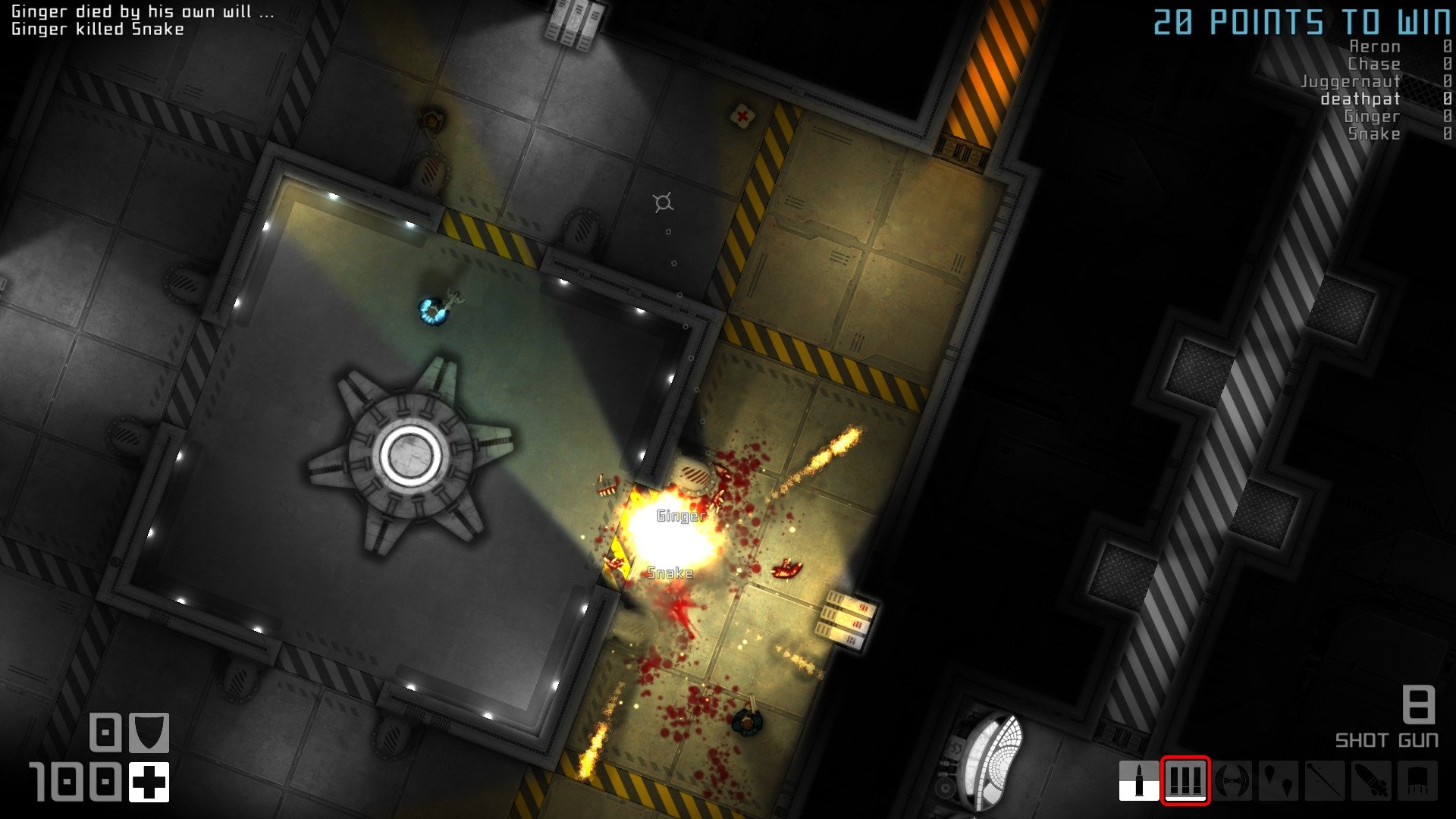Select the double-axe weapon icon
This screenshot has height=819, width=1456.
tap(1232, 779)
